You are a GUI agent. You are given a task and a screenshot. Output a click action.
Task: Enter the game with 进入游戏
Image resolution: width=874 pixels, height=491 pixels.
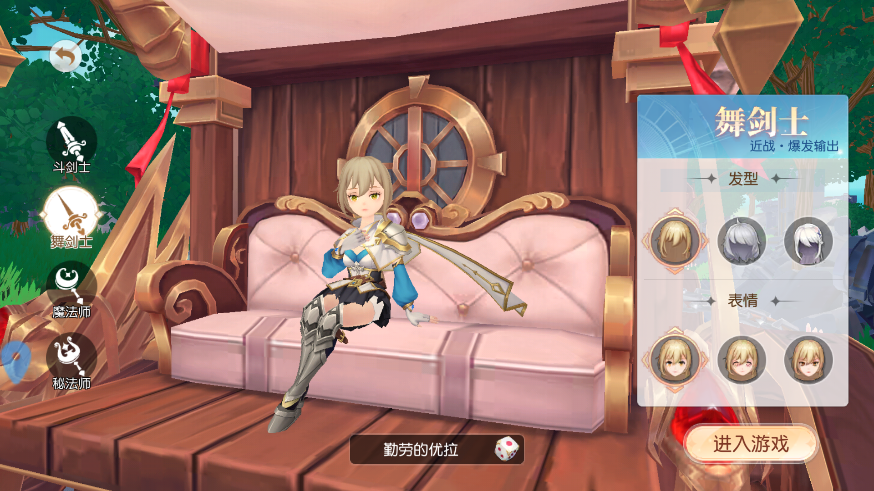coord(750,444)
